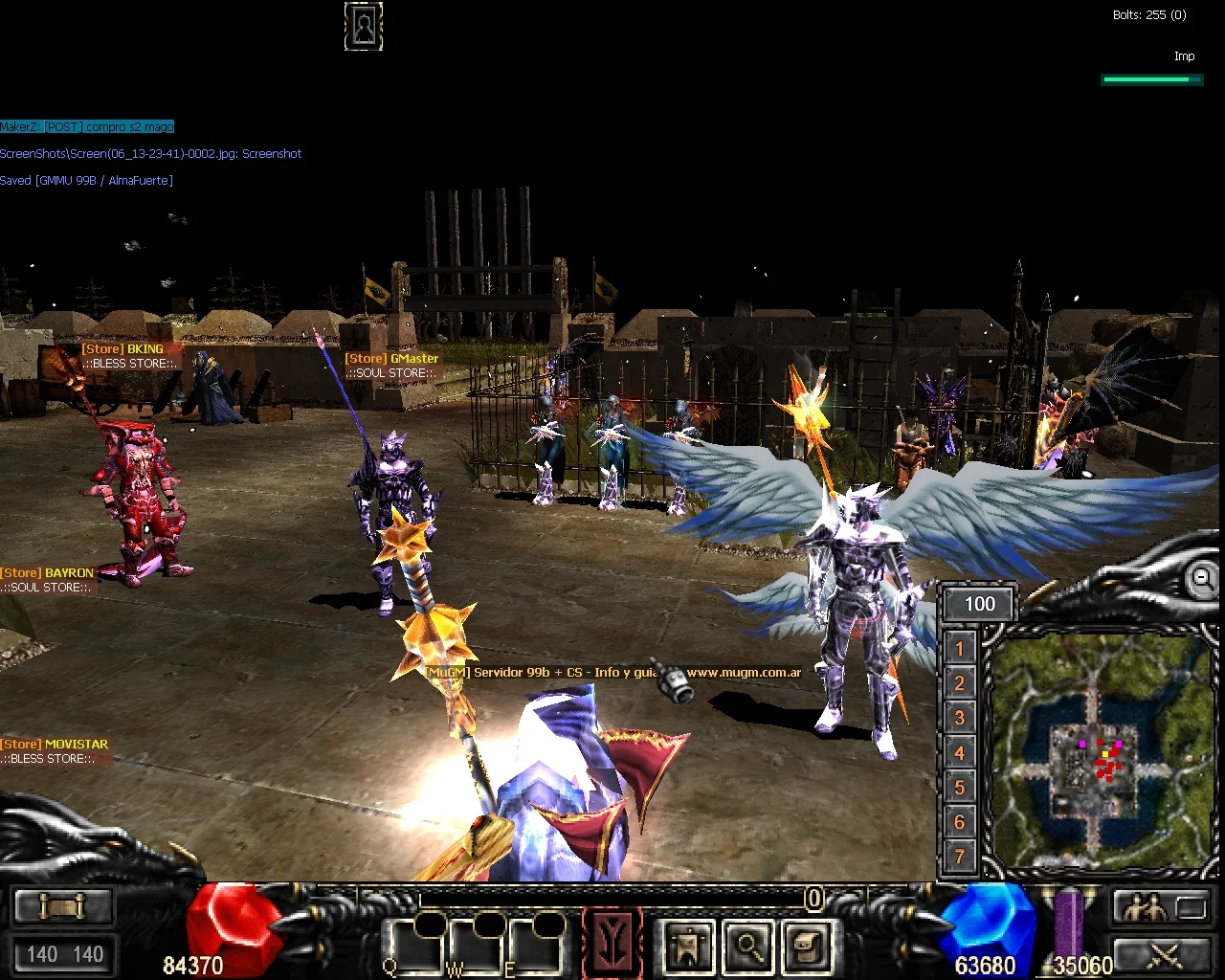This screenshot has height=980, width=1225.
Task: Open the box icon button
Action: pos(807,947)
